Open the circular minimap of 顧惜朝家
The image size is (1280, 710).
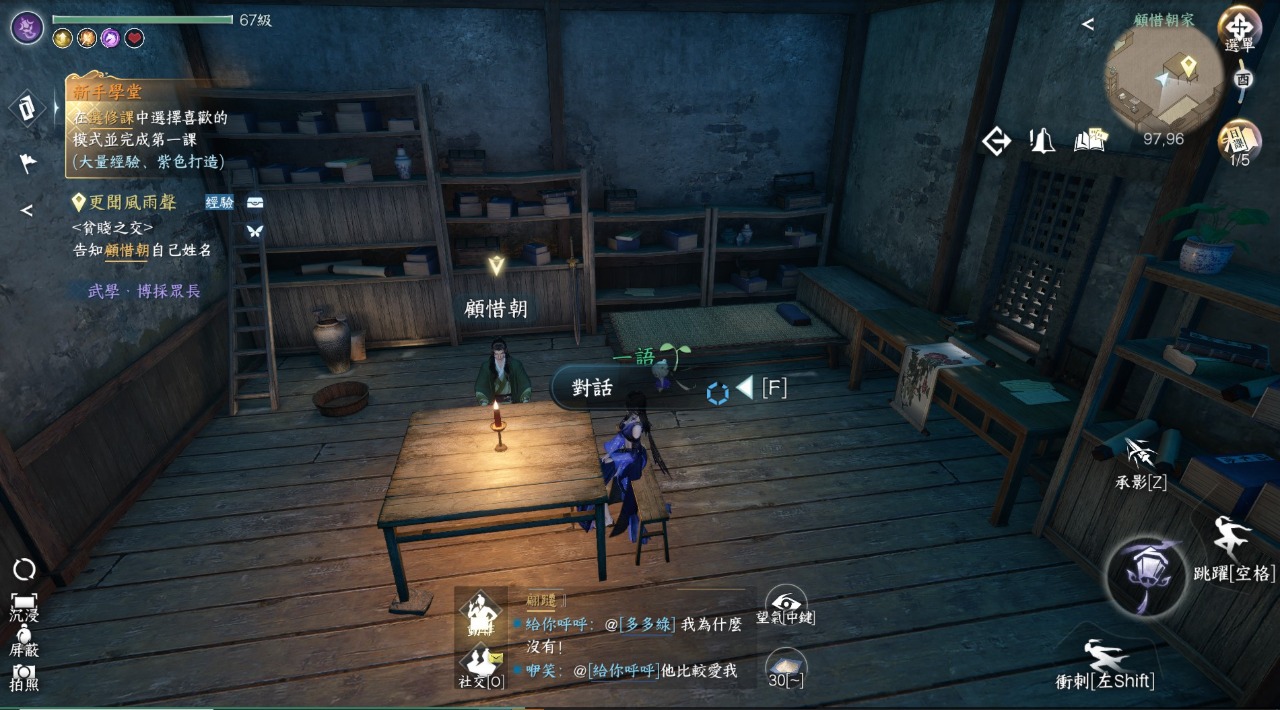coord(1163,78)
